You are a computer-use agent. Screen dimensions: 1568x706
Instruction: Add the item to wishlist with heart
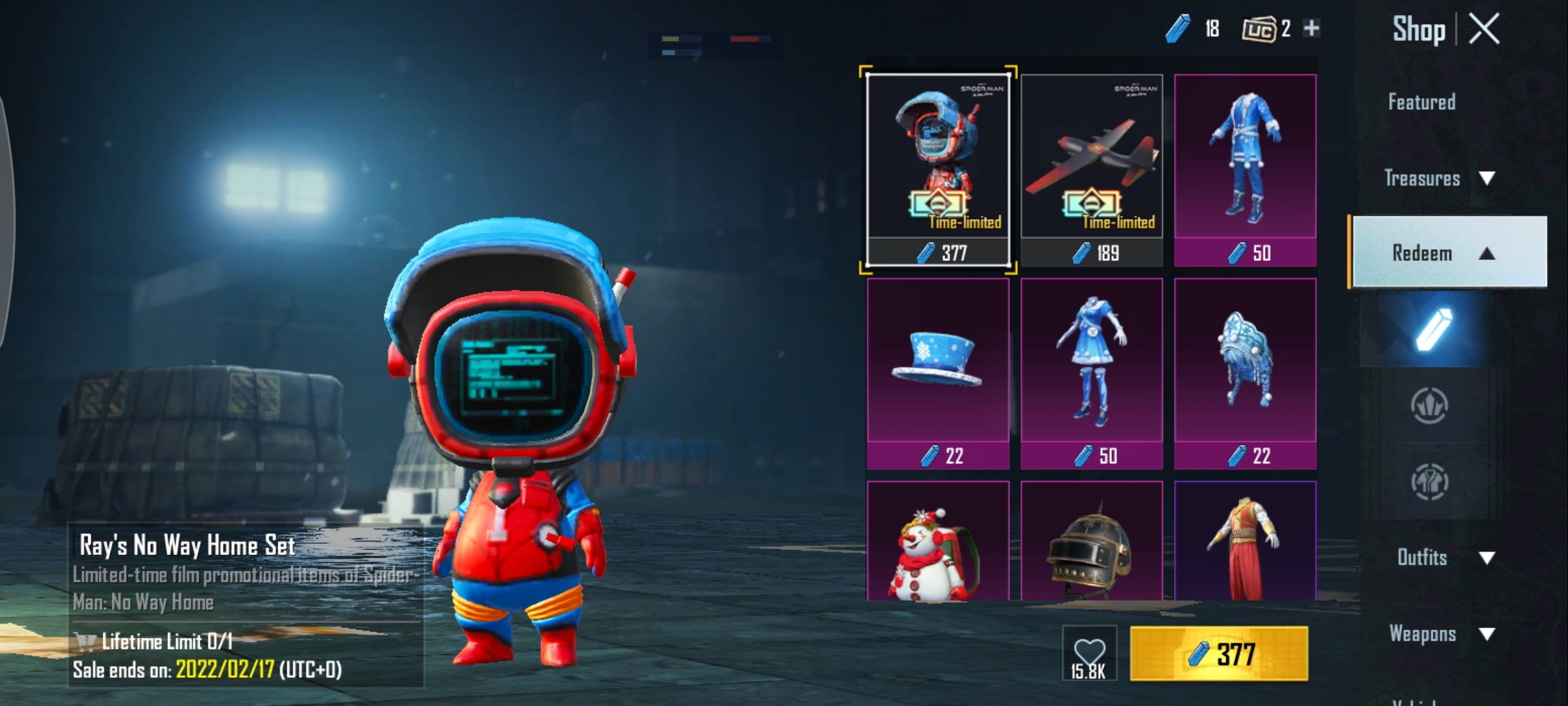coord(1089,654)
